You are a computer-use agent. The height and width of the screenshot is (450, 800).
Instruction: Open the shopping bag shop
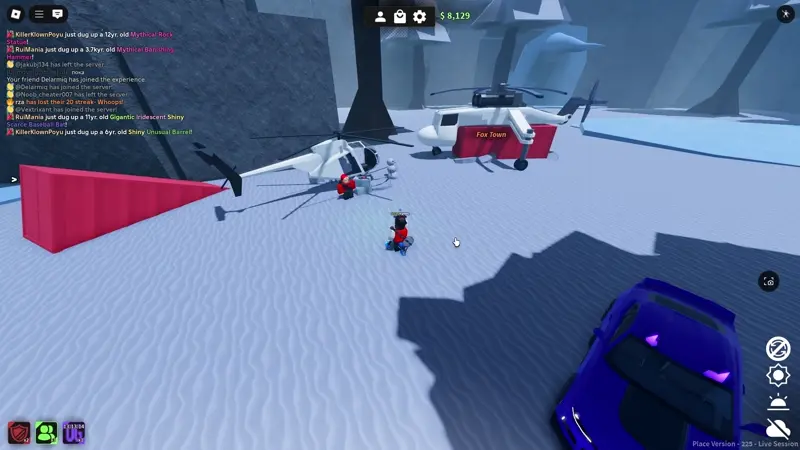[400, 16]
